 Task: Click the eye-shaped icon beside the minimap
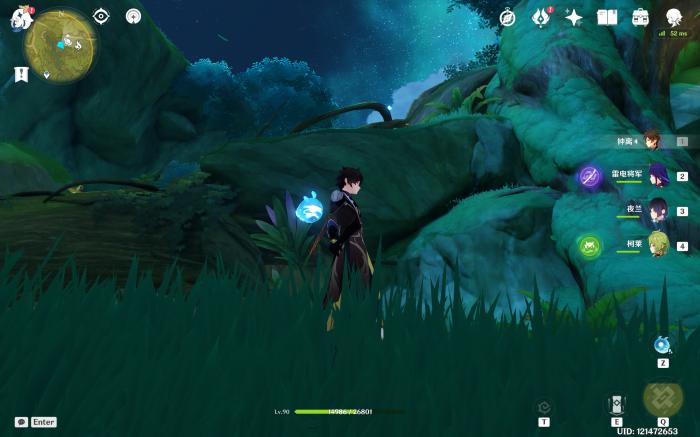(x=101, y=16)
